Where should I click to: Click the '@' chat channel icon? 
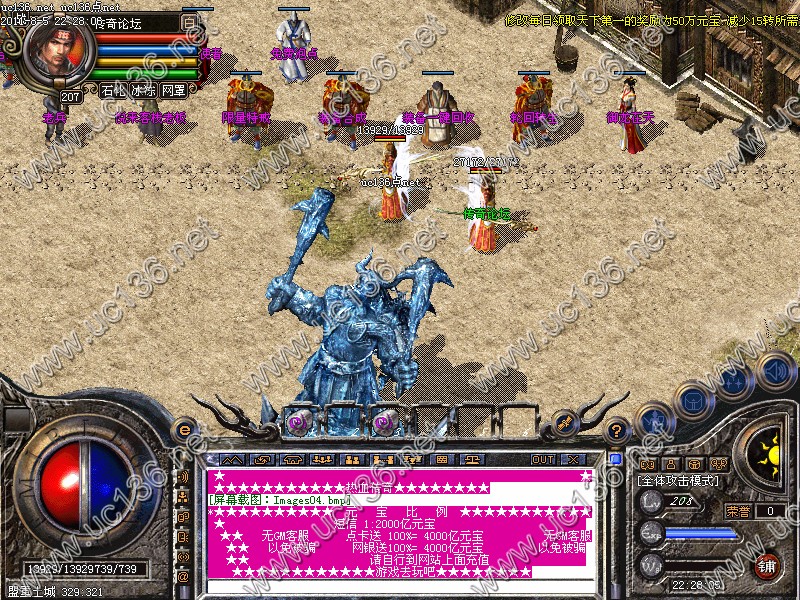[184, 575]
